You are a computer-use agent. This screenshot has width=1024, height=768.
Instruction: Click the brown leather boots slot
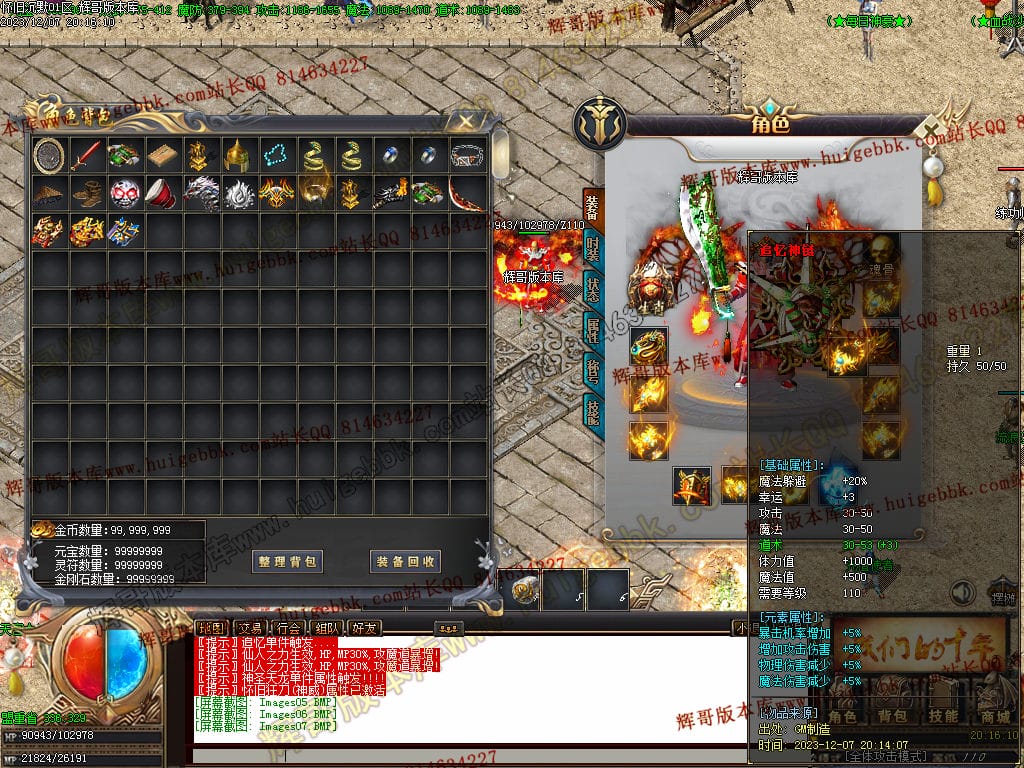pos(87,193)
